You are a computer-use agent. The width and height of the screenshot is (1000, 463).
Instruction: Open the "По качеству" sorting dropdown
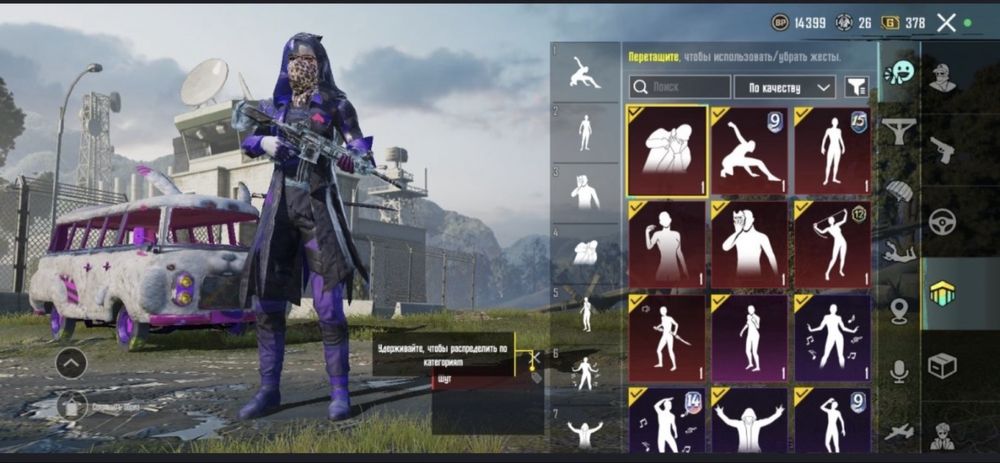tap(785, 87)
